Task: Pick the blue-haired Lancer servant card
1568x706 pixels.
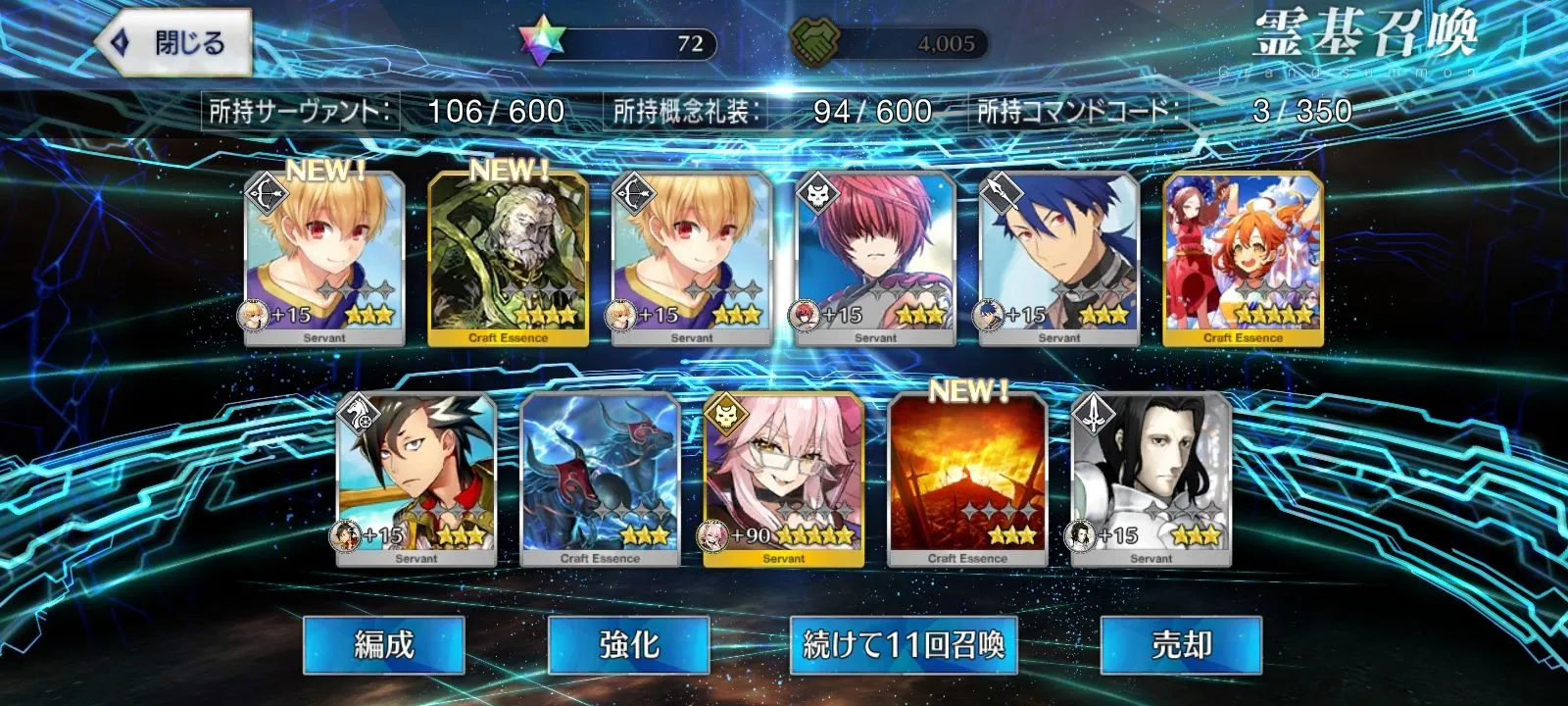Action: click(x=1059, y=260)
